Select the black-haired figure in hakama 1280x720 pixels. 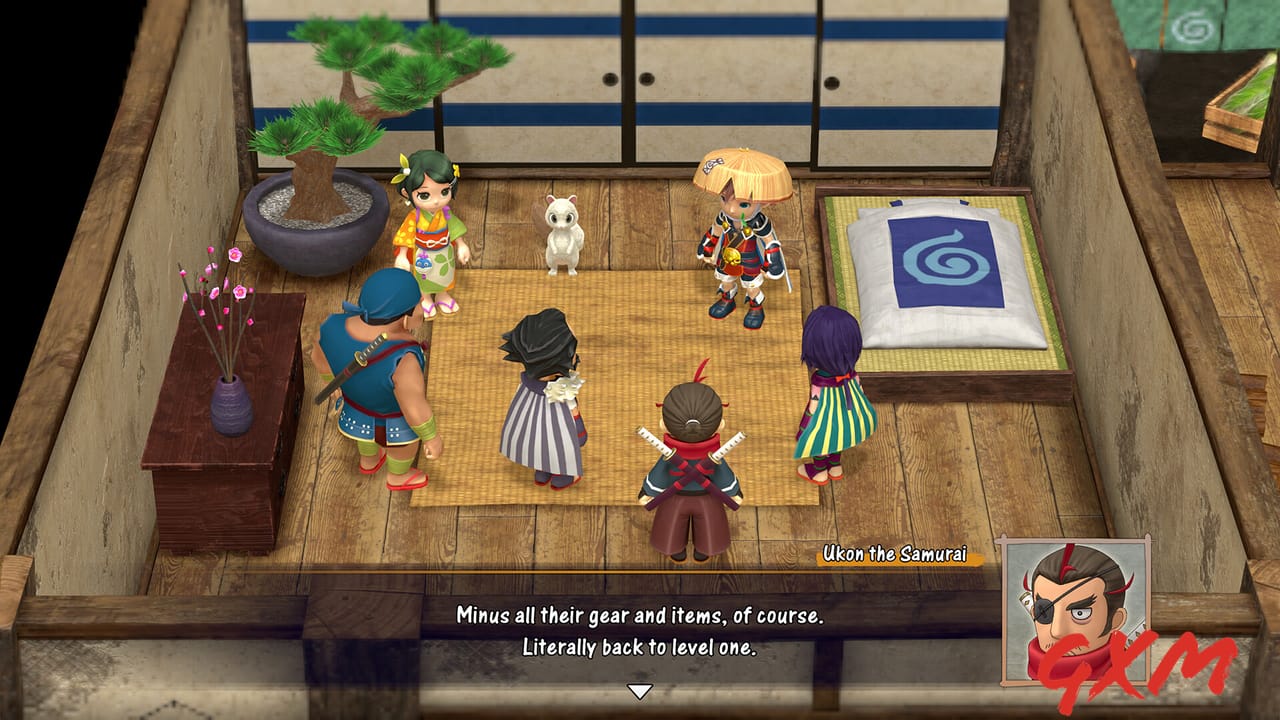(545, 400)
